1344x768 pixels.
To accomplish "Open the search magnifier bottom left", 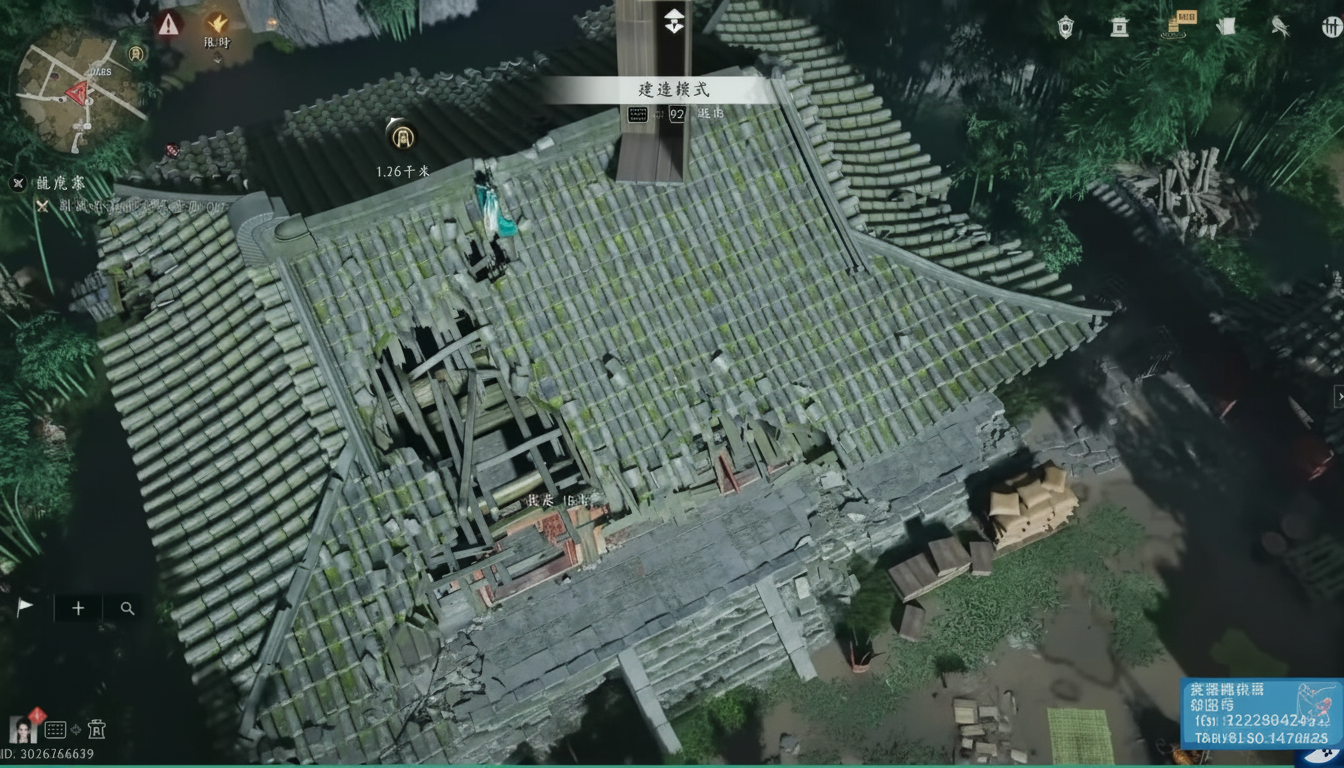I will 127,608.
